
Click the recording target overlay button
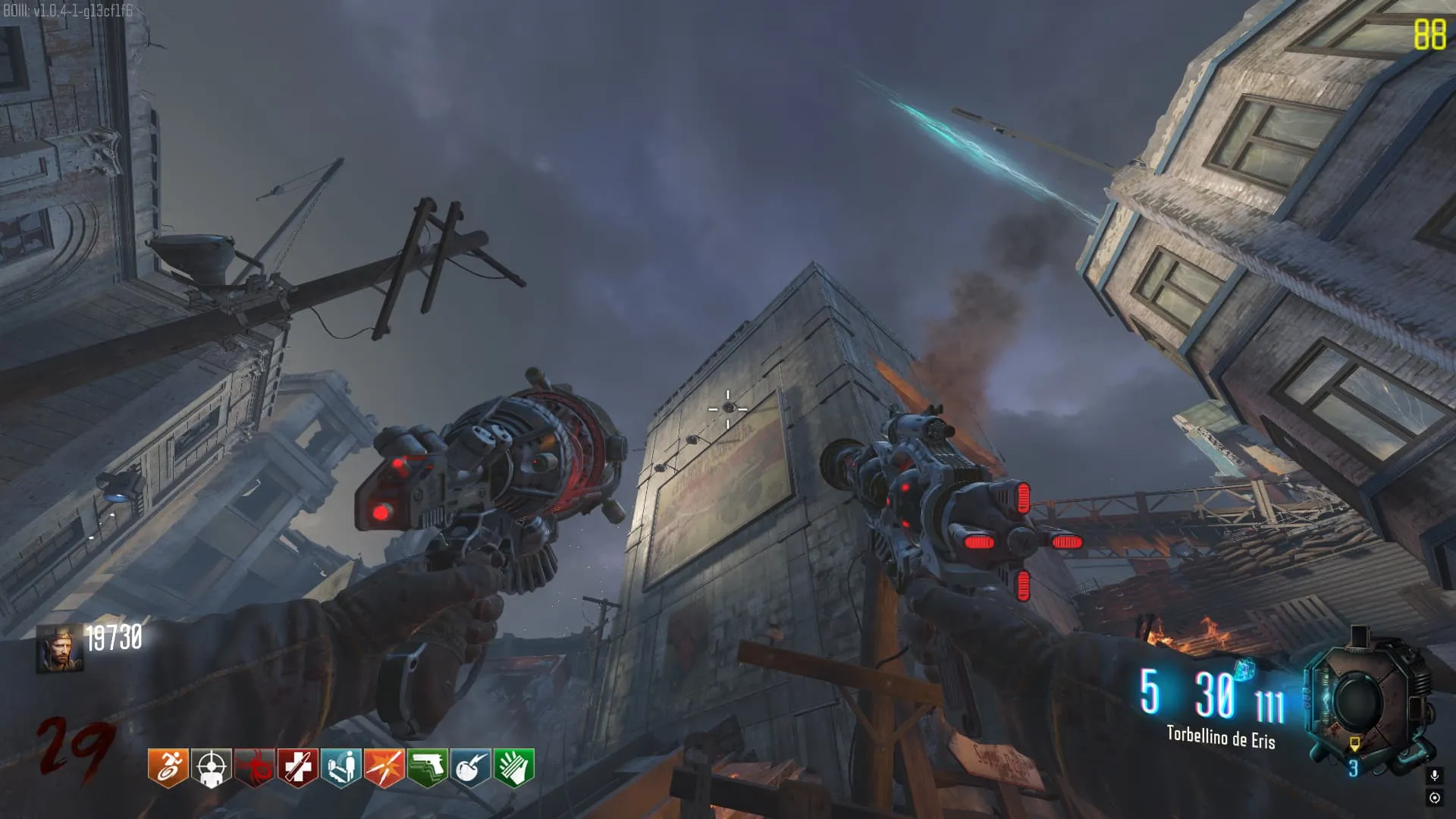coord(1434,798)
